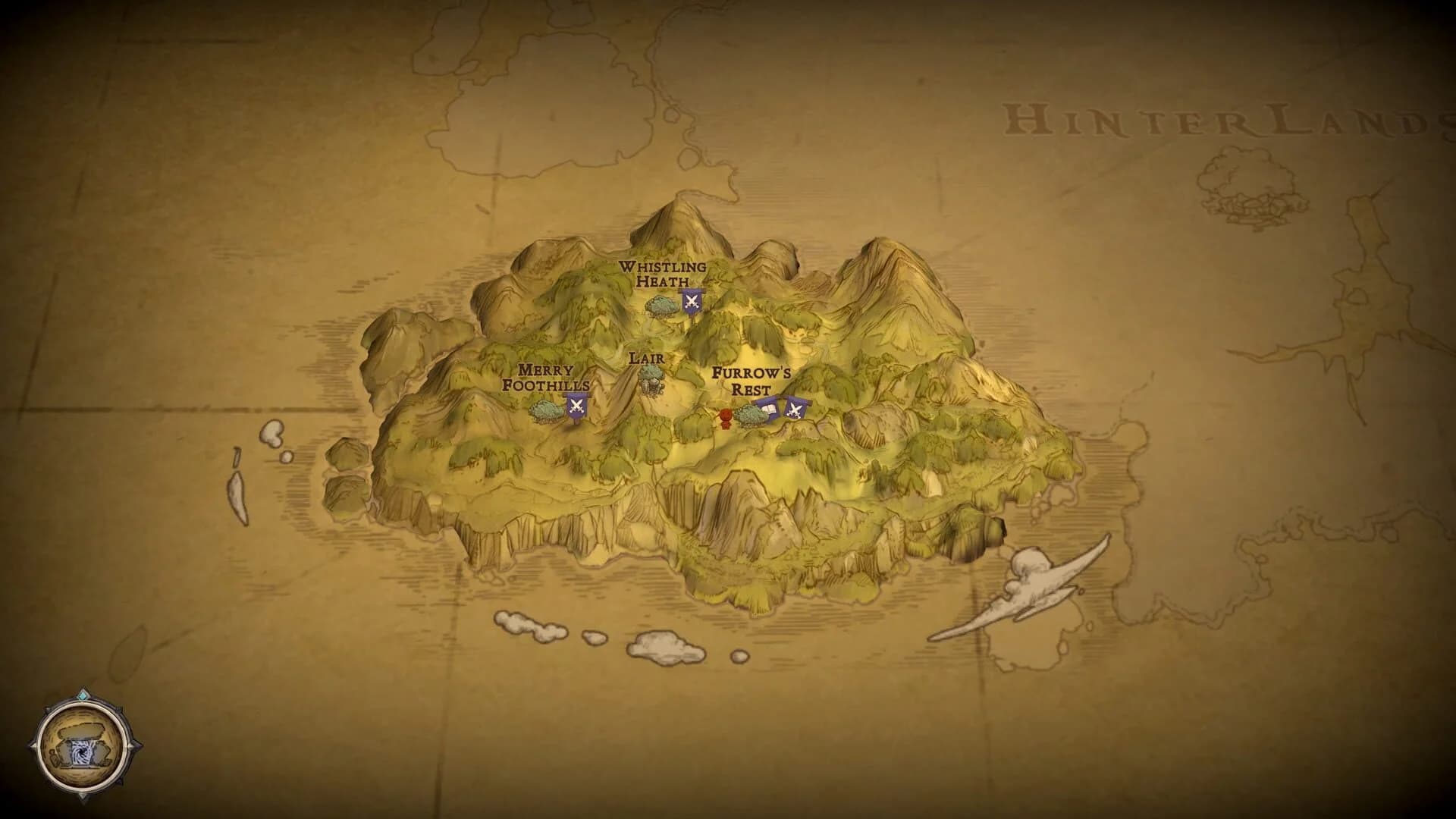Select the tree cluster at Merry Foothills
Screen dimensions: 1456x819
click(x=546, y=410)
